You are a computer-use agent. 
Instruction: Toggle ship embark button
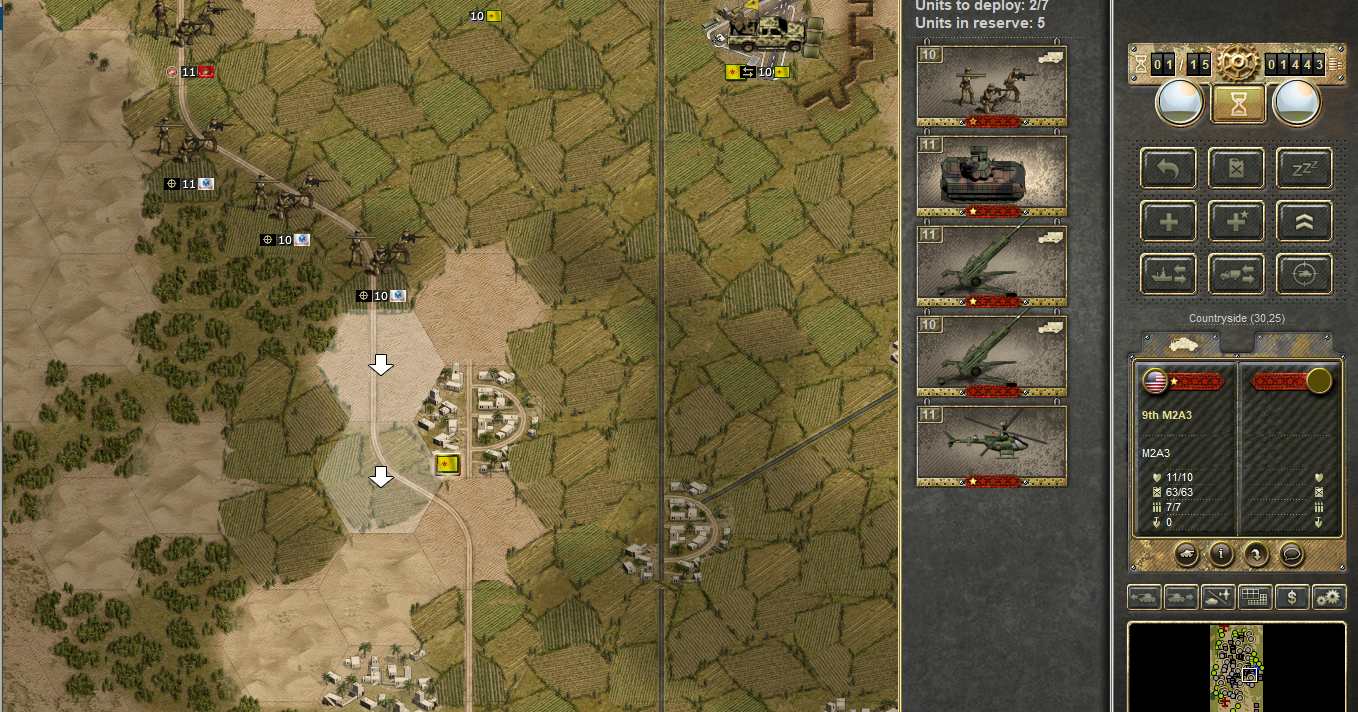[x=1169, y=273]
